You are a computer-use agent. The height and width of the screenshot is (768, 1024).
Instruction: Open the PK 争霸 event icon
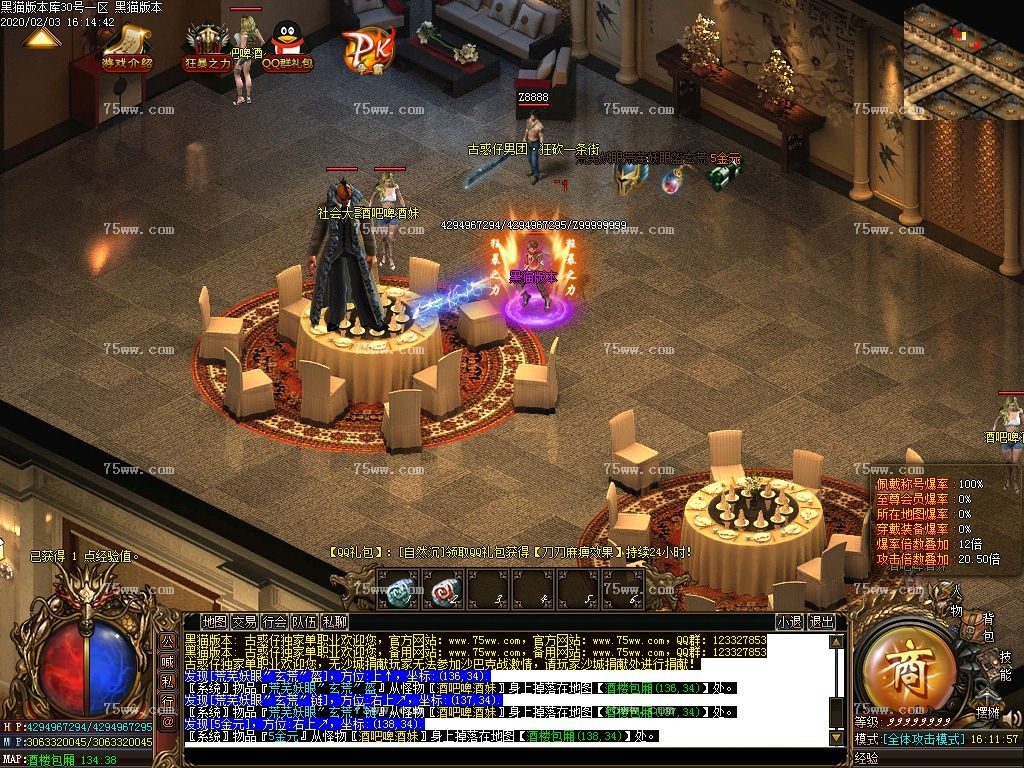pyautogui.click(x=367, y=45)
